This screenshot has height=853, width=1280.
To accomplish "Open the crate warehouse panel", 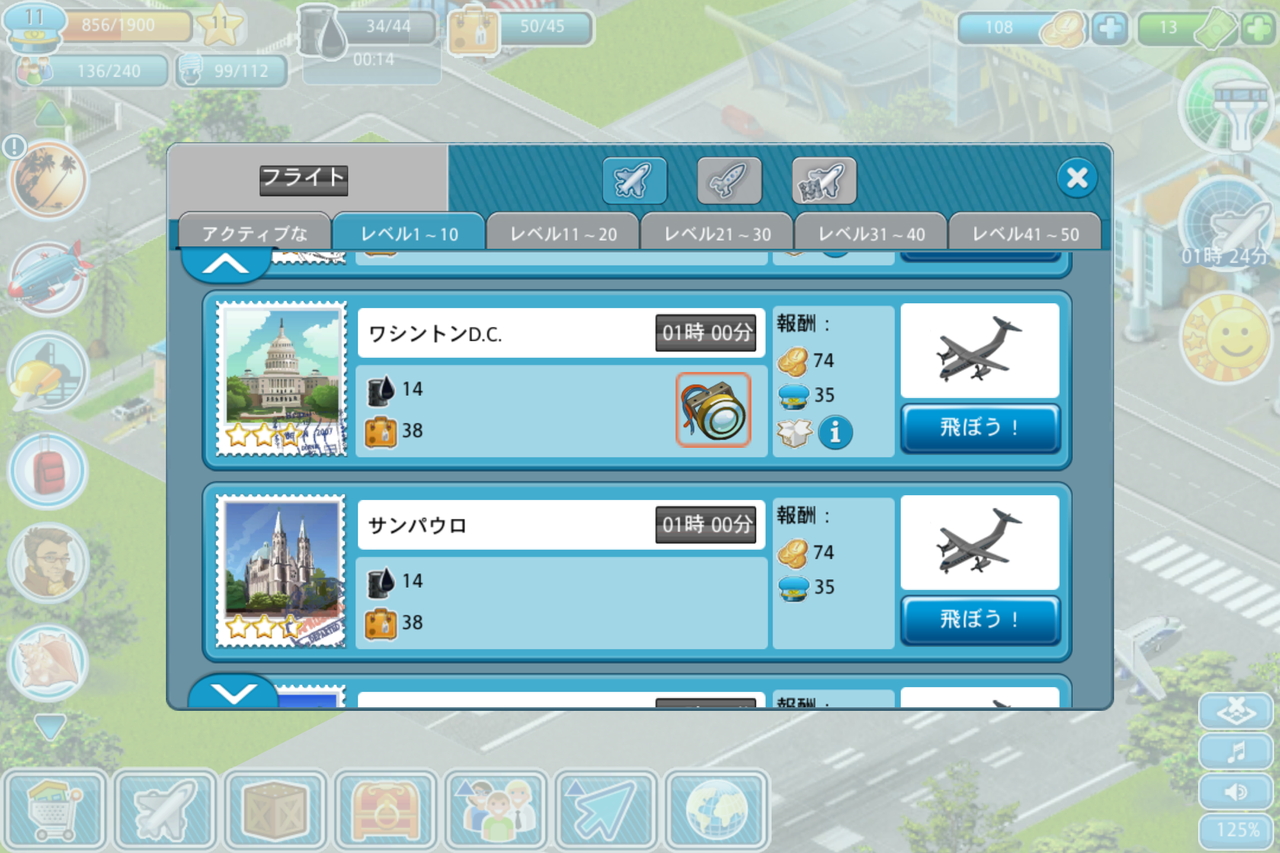I will tap(275, 812).
